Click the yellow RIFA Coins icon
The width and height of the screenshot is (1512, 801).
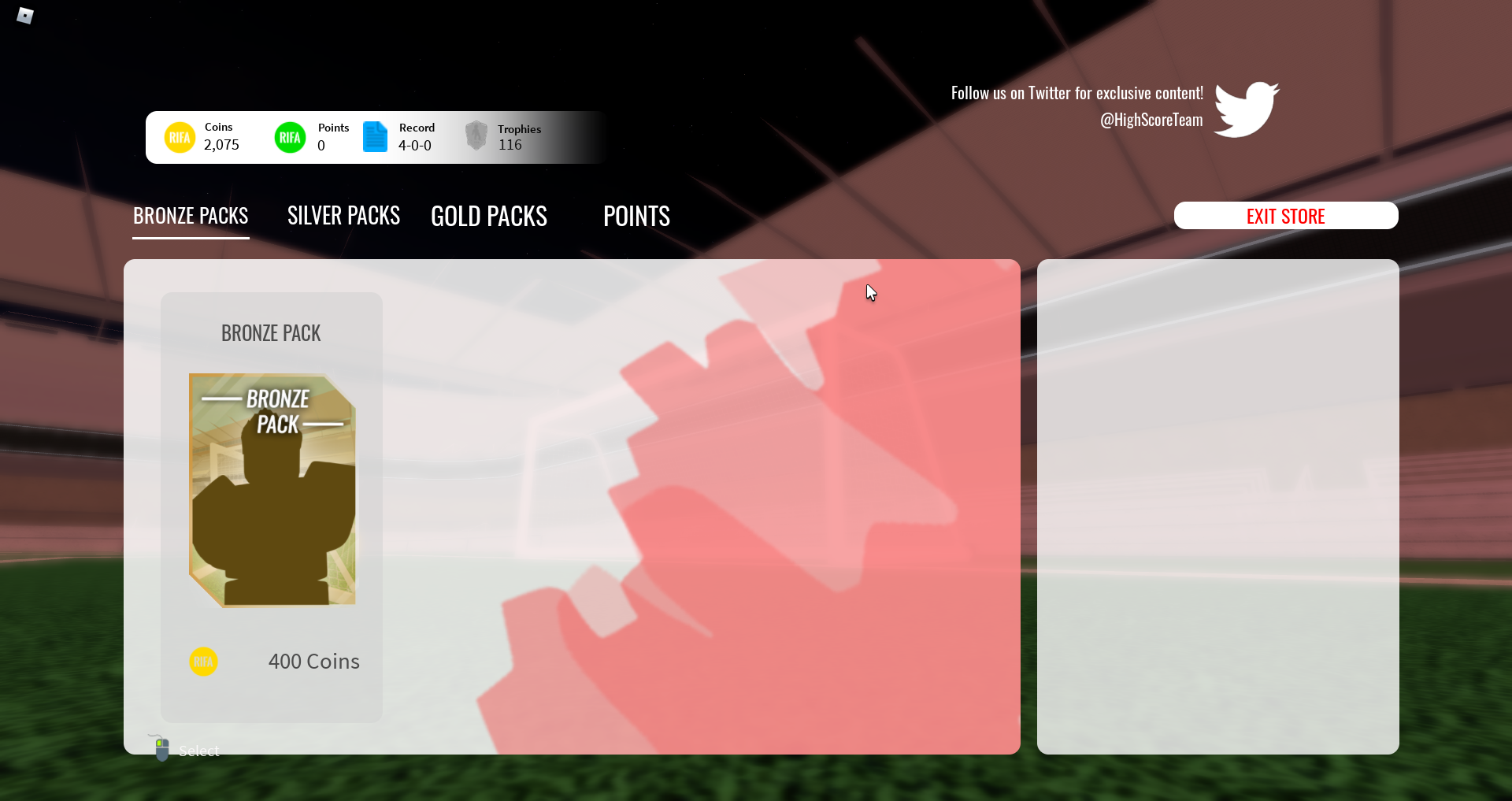click(180, 137)
